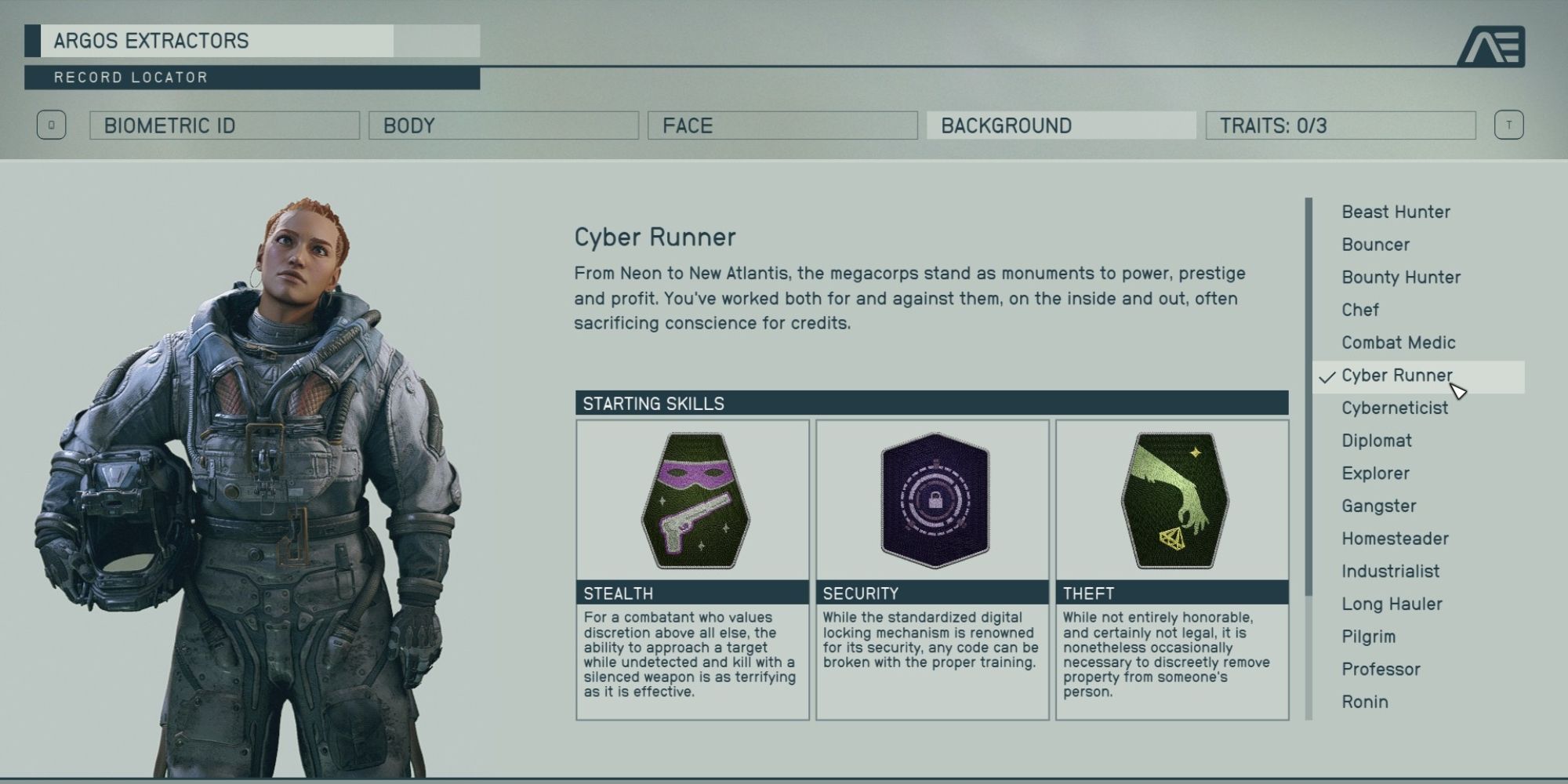The image size is (1568, 784).
Task: Switch to the Biometric ID tab
Action: point(224,125)
